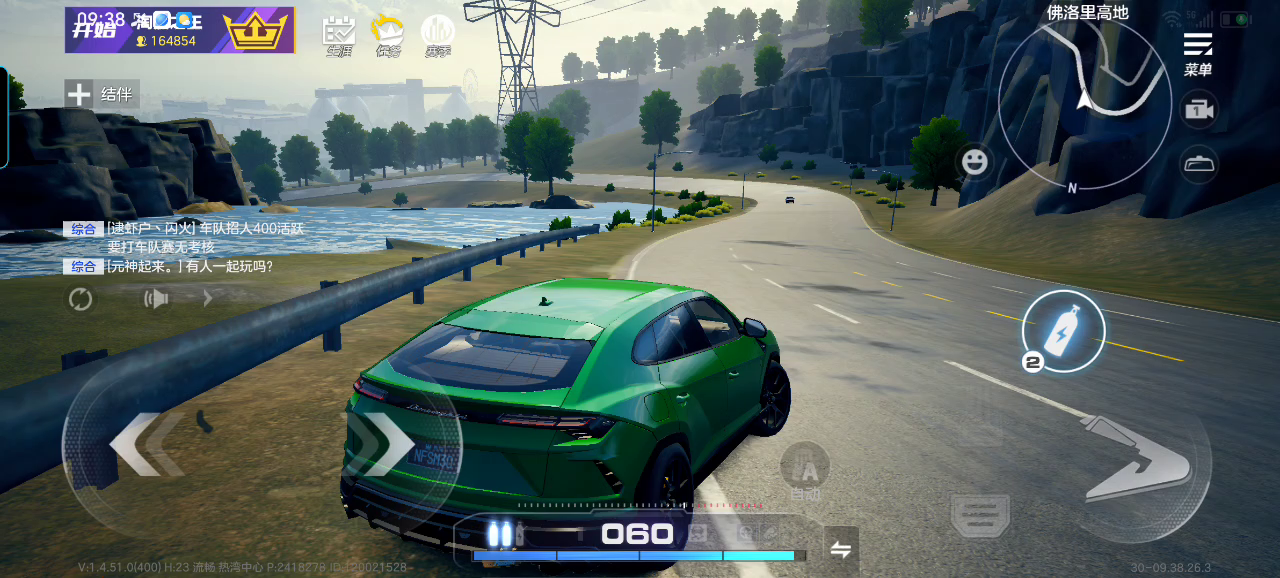Open the 任务 missions icon

point(387,36)
